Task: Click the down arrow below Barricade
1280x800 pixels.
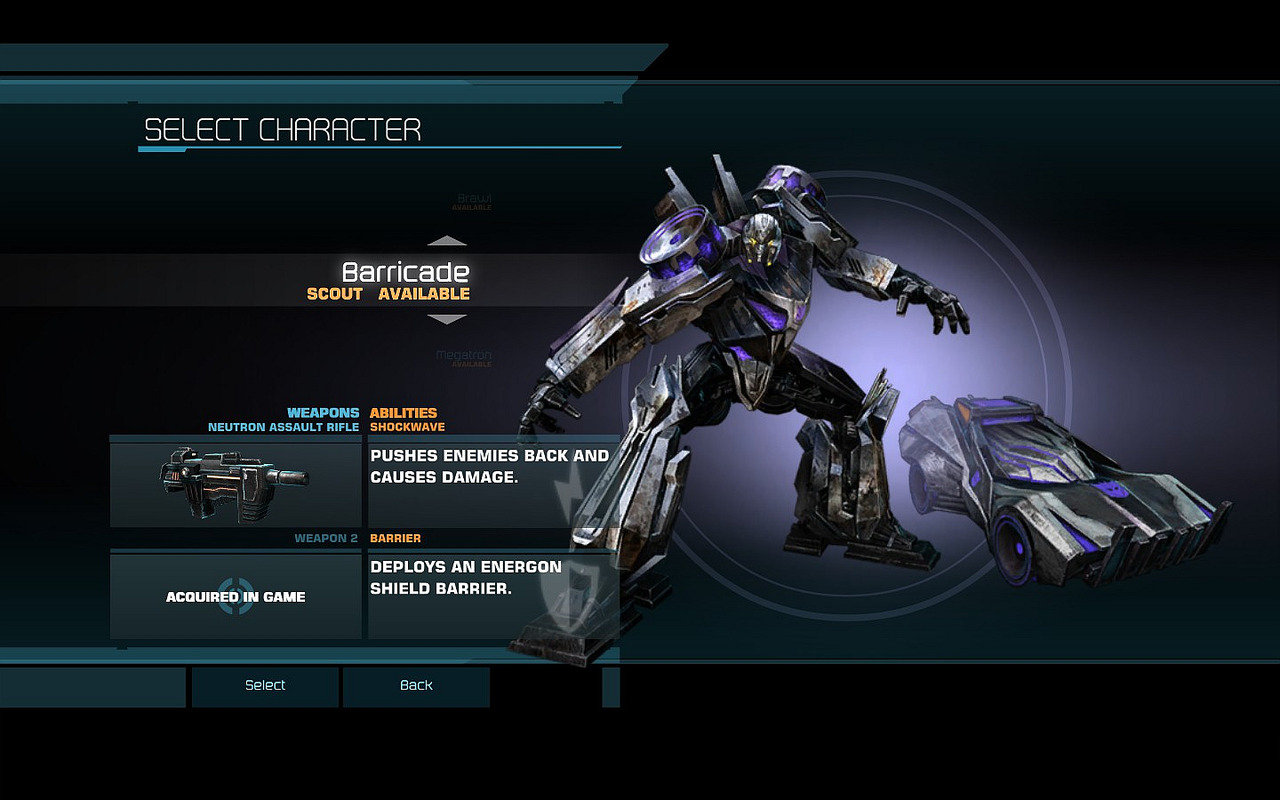Action: point(447,319)
